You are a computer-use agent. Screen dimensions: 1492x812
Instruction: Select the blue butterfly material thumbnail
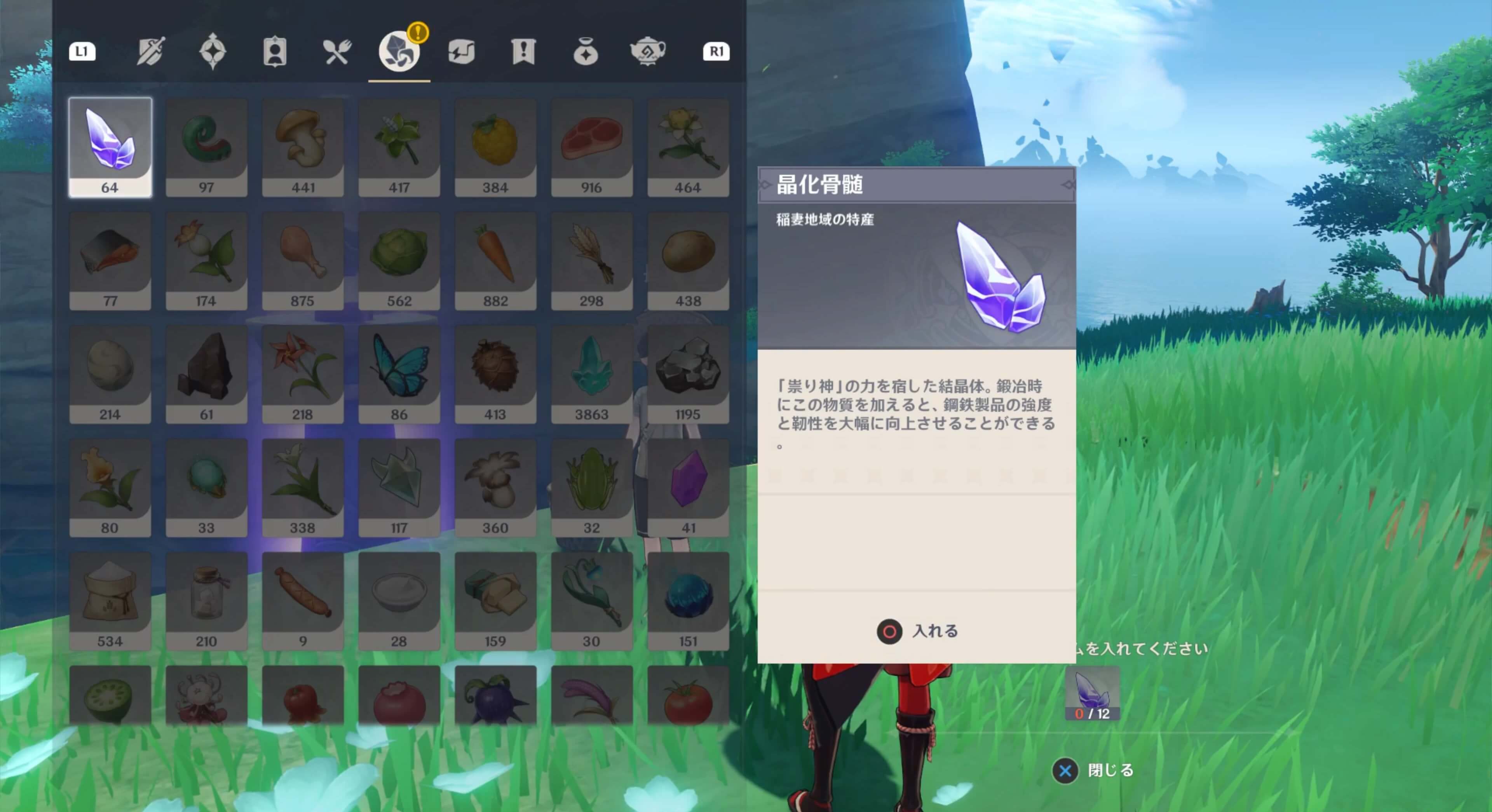(399, 374)
